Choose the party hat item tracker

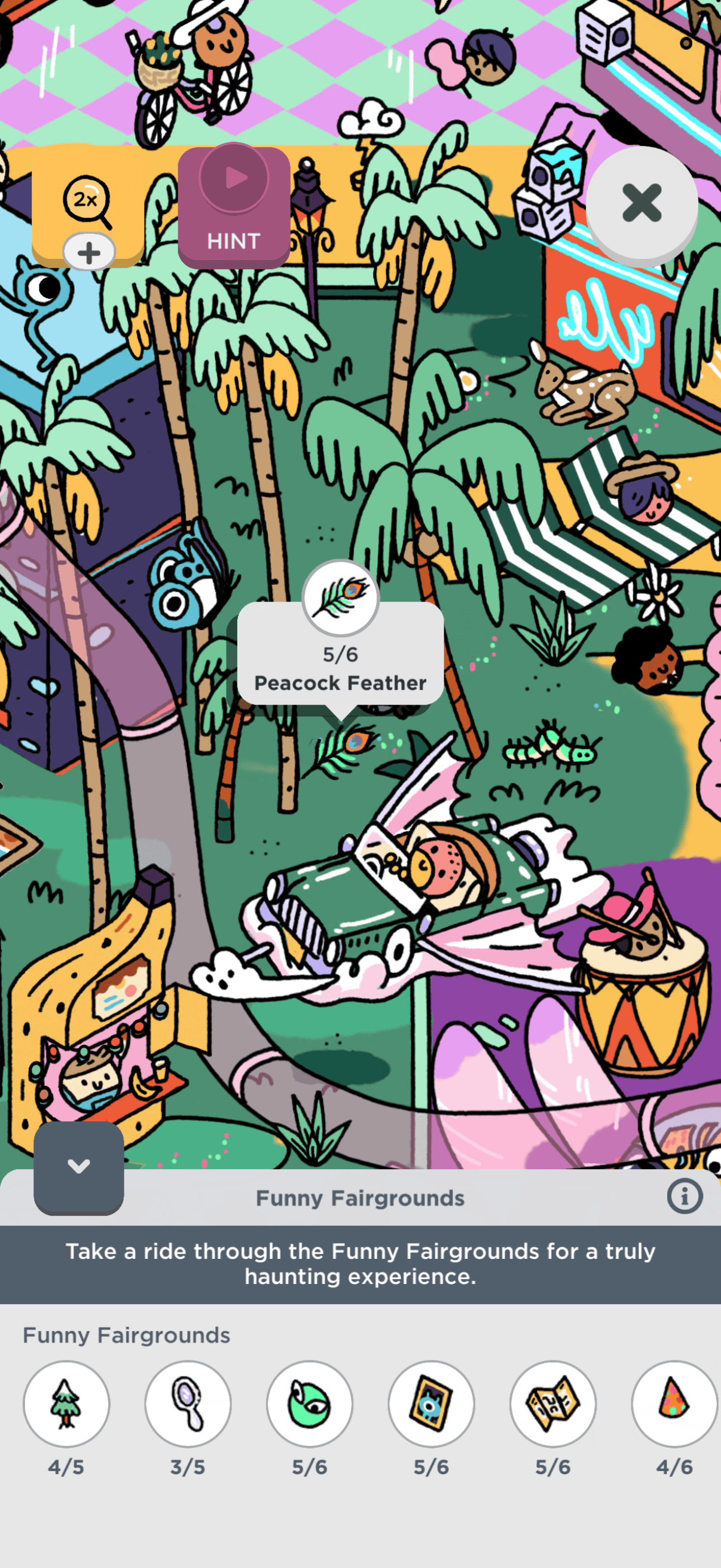674,1404
